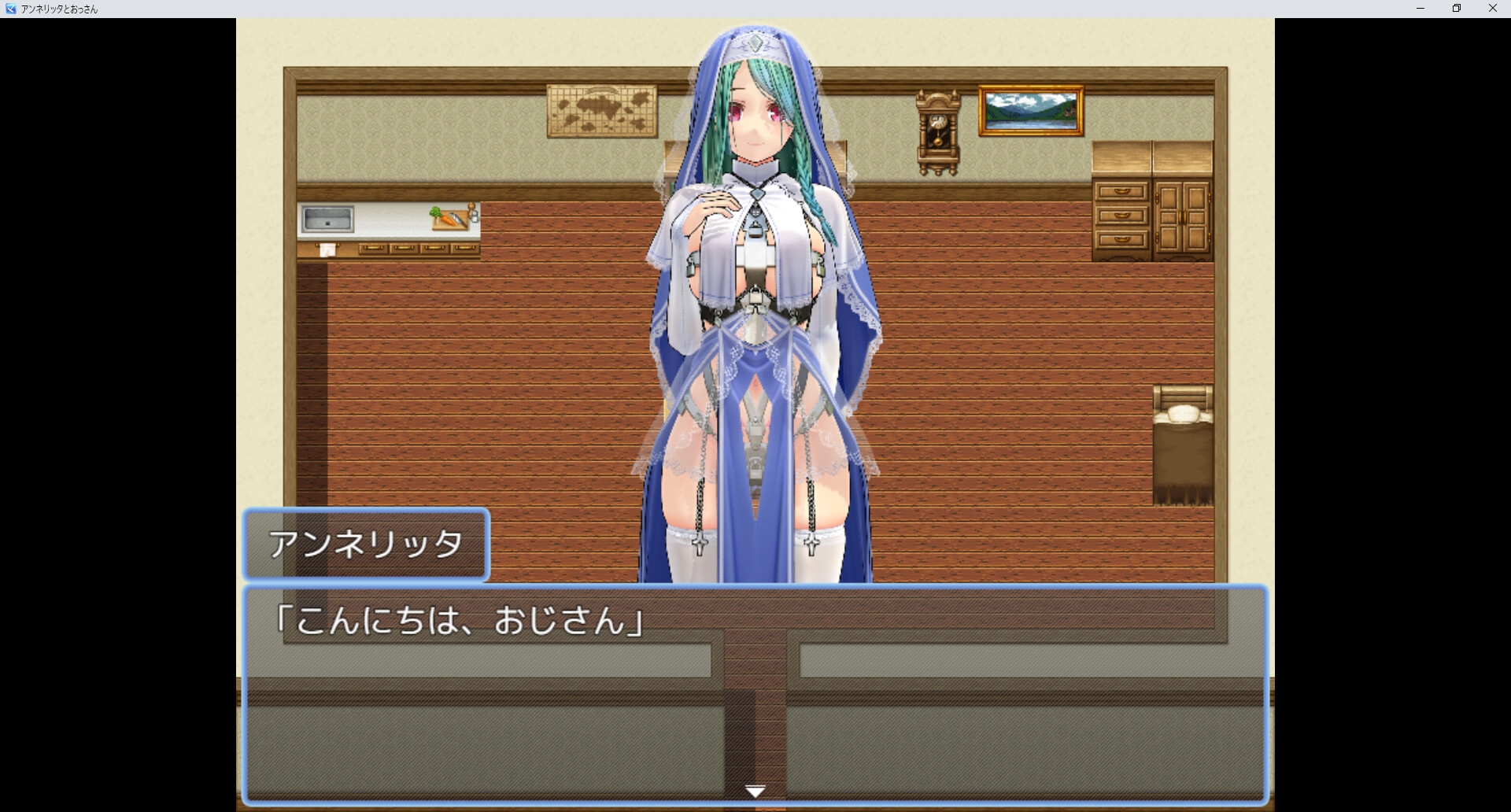
Task: Click the wall clock in the room
Action: [x=937, y=130]
